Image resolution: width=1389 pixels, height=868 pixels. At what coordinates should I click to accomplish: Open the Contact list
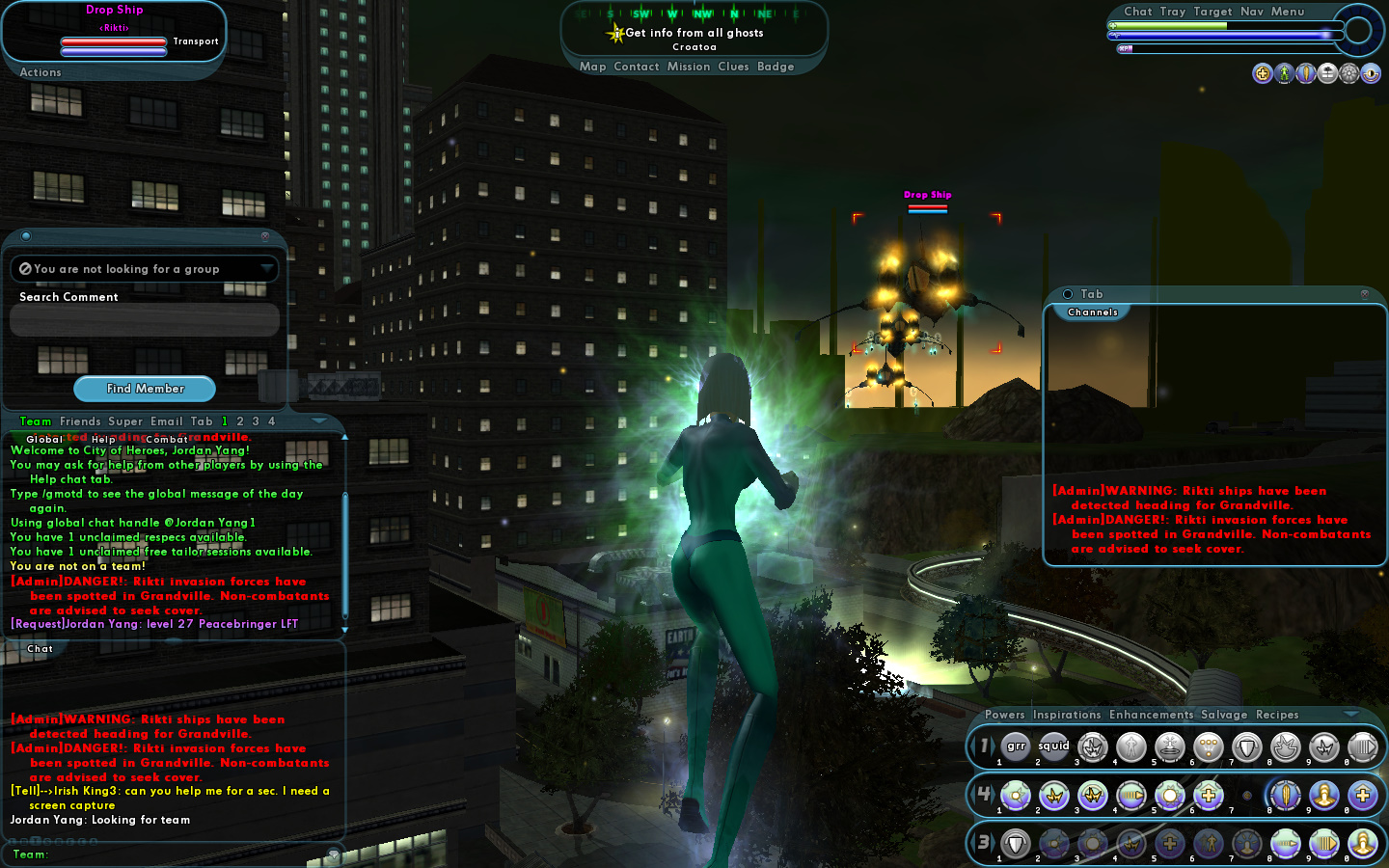[636, 67]
